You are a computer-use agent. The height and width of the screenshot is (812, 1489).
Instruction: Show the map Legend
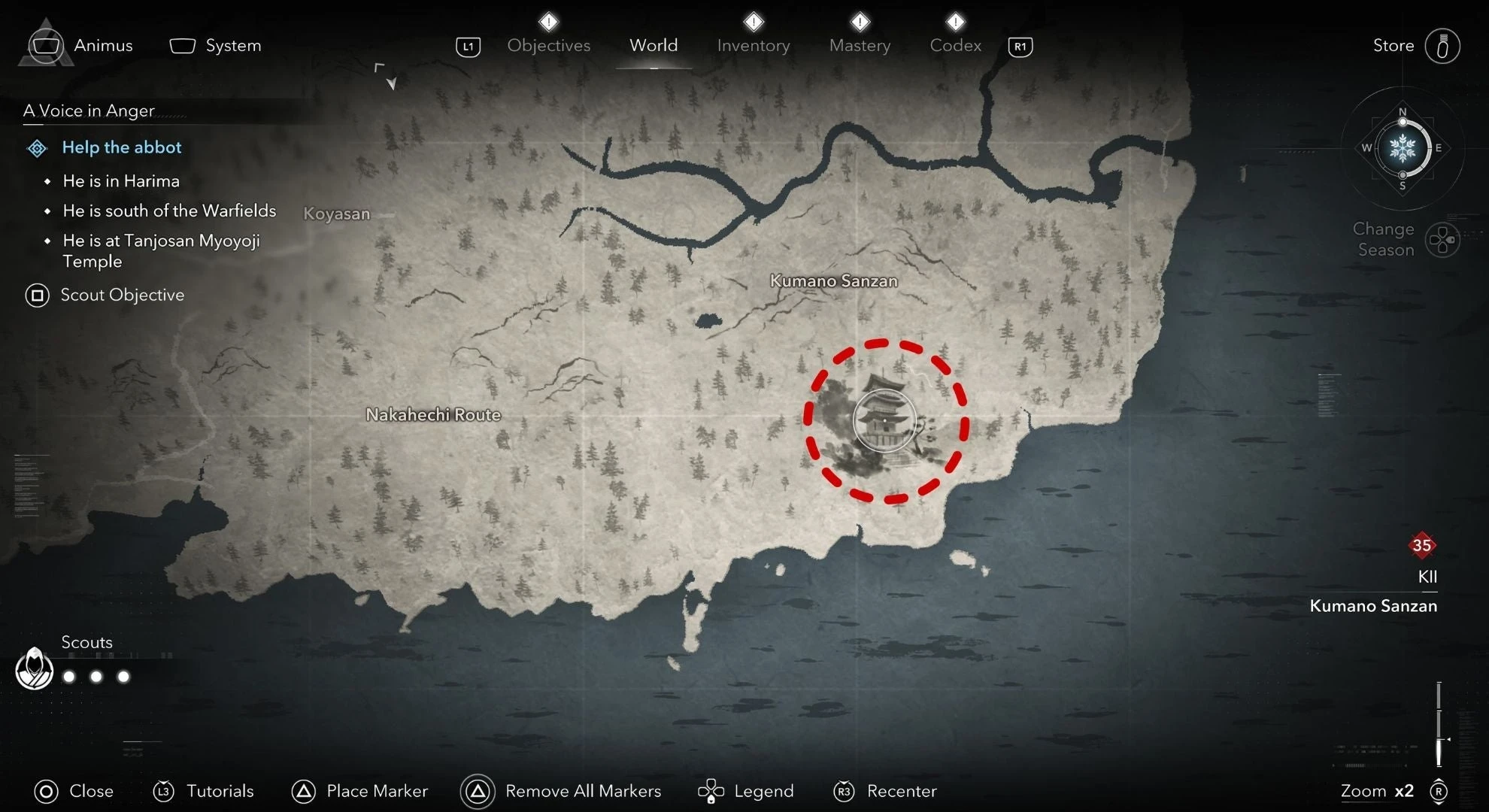coord(746,791)
